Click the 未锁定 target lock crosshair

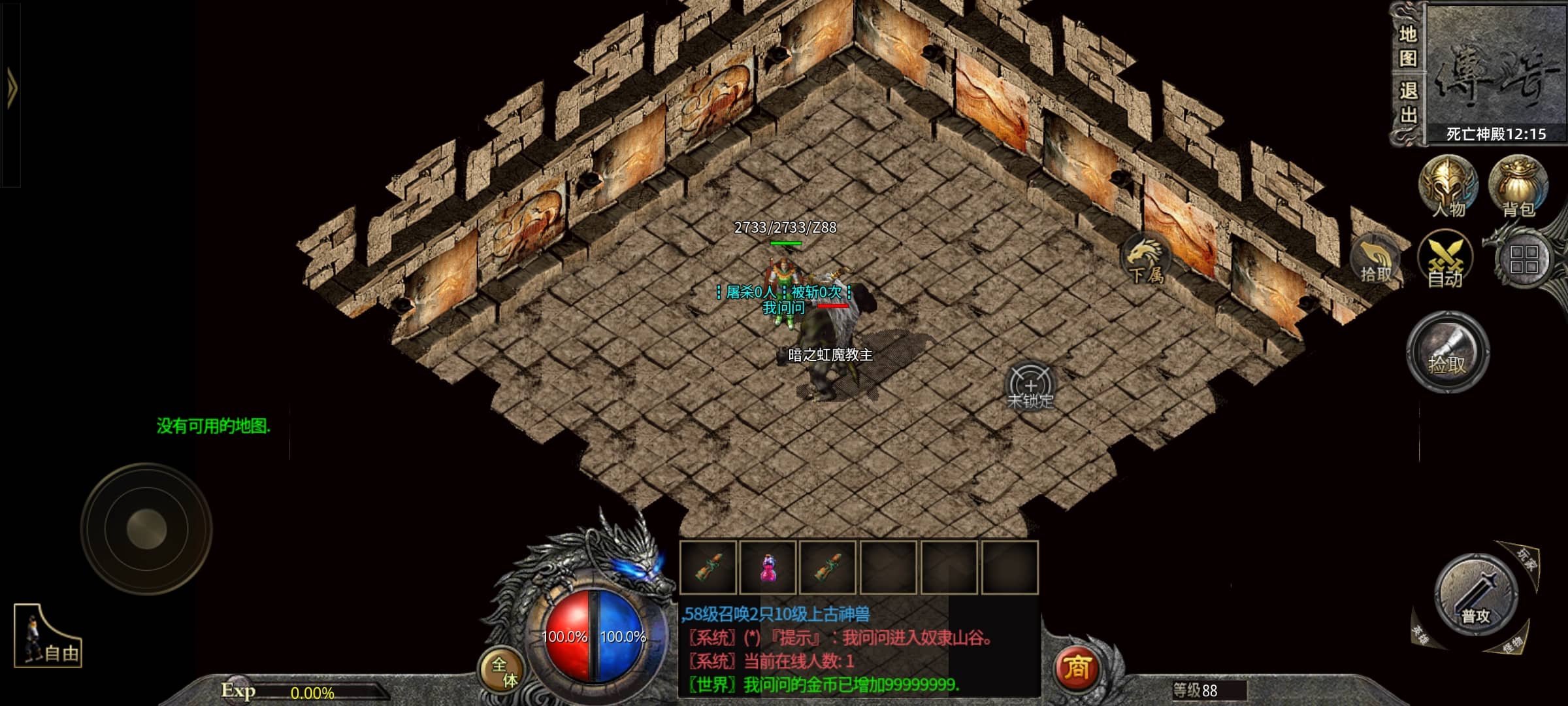(1030, 387)
